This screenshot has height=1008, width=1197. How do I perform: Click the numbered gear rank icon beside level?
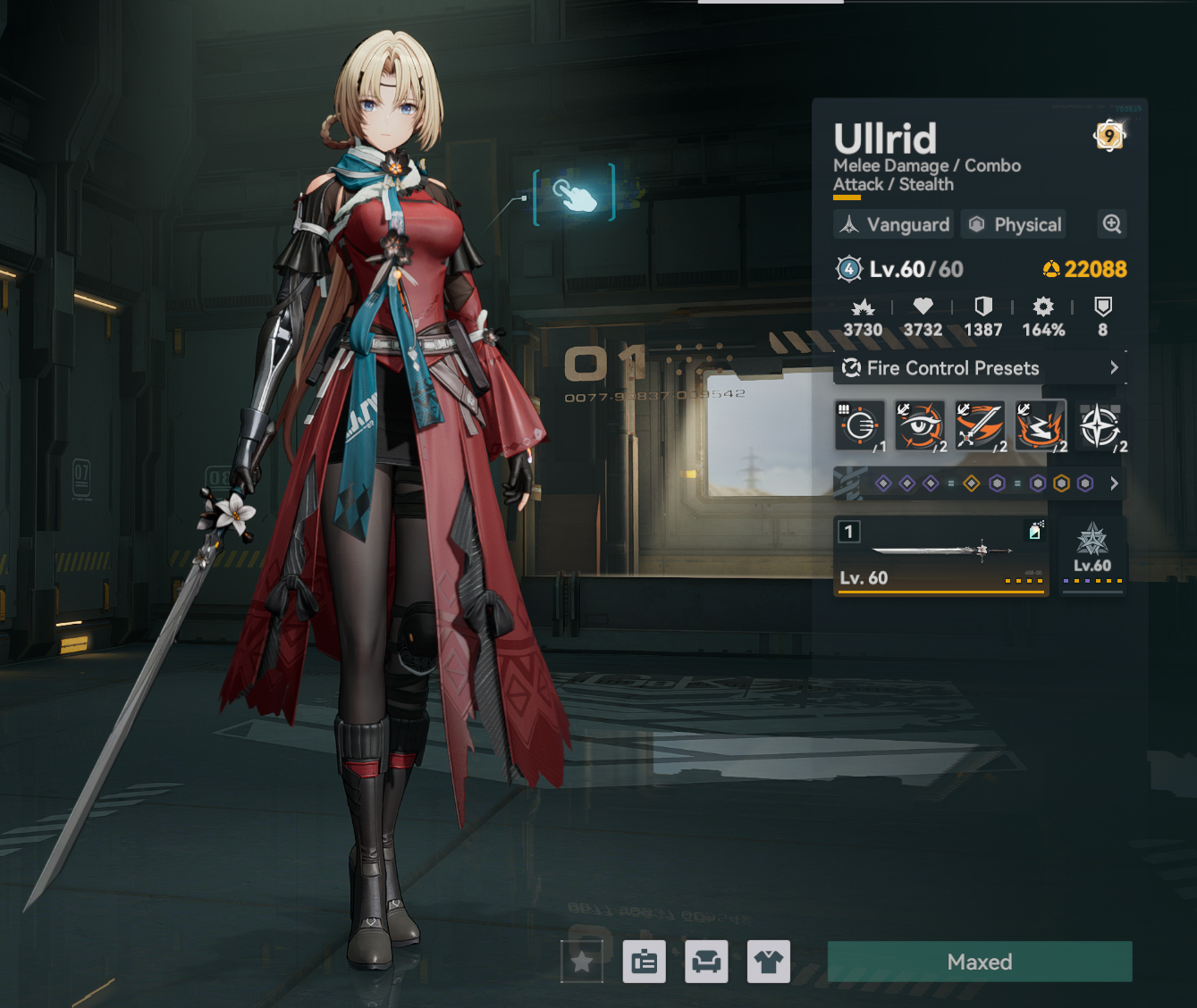(848, 269)
